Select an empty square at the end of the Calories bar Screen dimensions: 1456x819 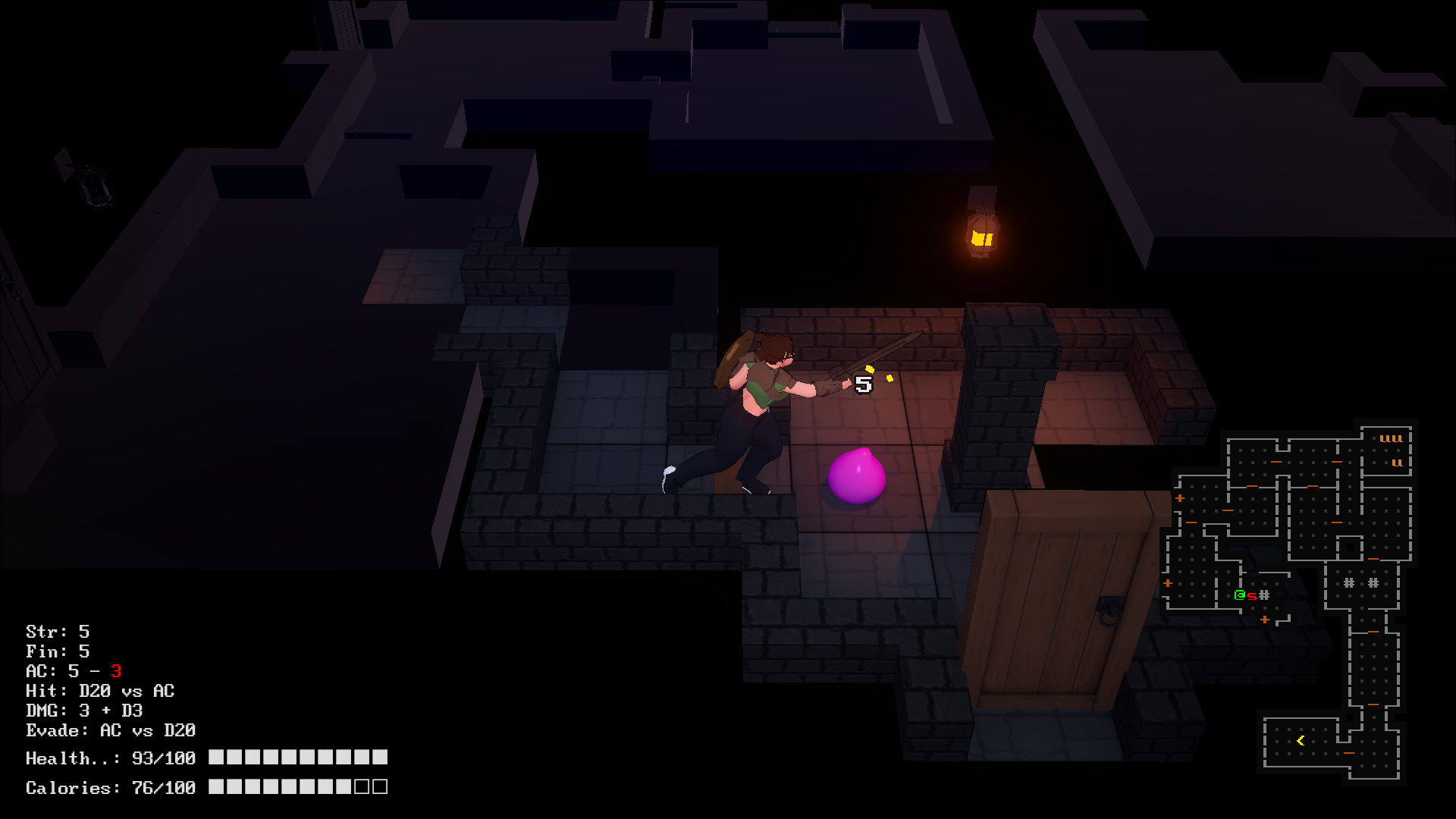tap(379, 787)
